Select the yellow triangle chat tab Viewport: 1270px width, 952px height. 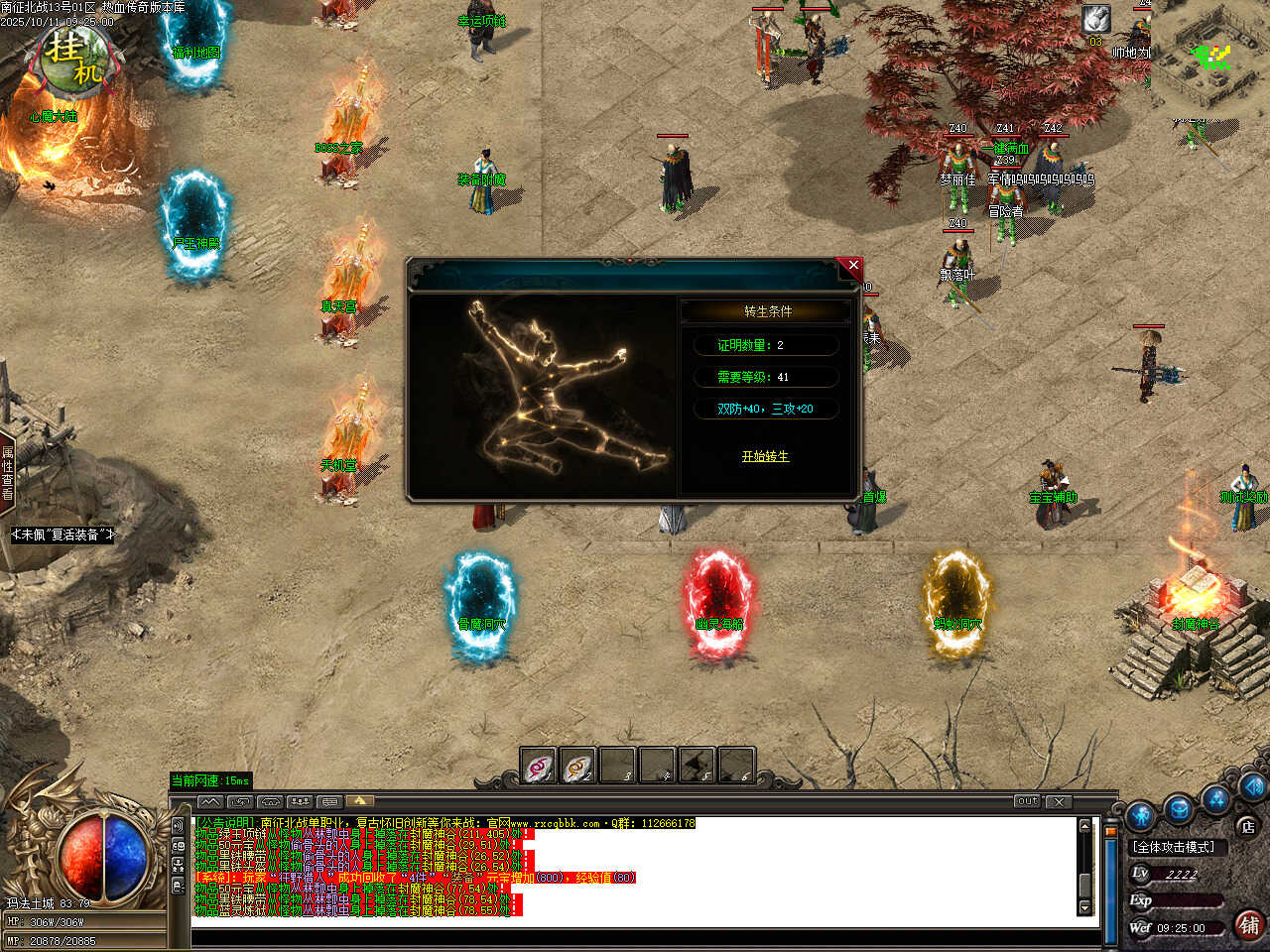359,801
